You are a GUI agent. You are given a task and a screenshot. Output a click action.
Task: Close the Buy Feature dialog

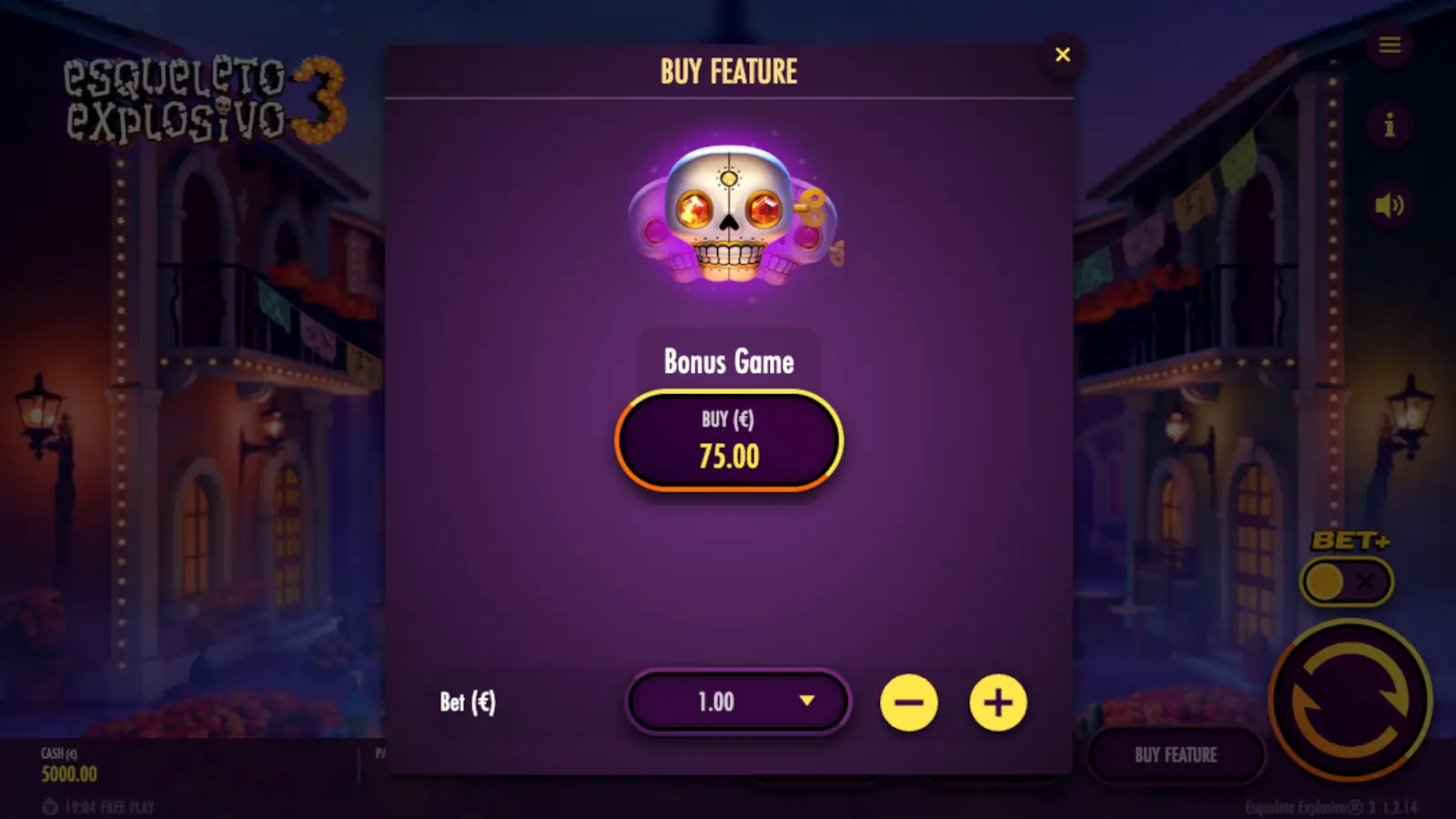pos(1062,55)
